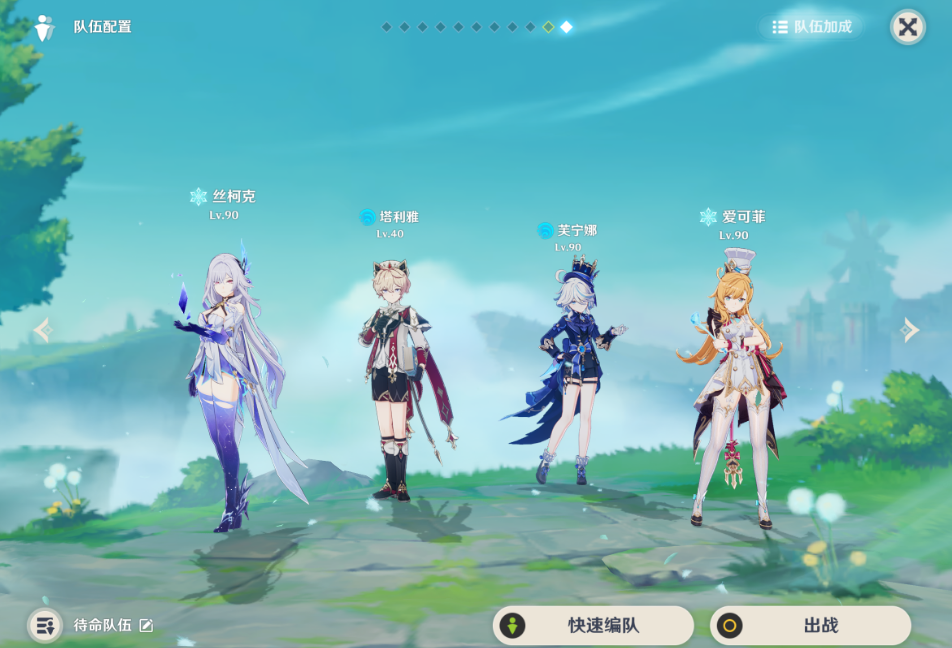Switch to the next party with right arrow

[x=909, y=330]
